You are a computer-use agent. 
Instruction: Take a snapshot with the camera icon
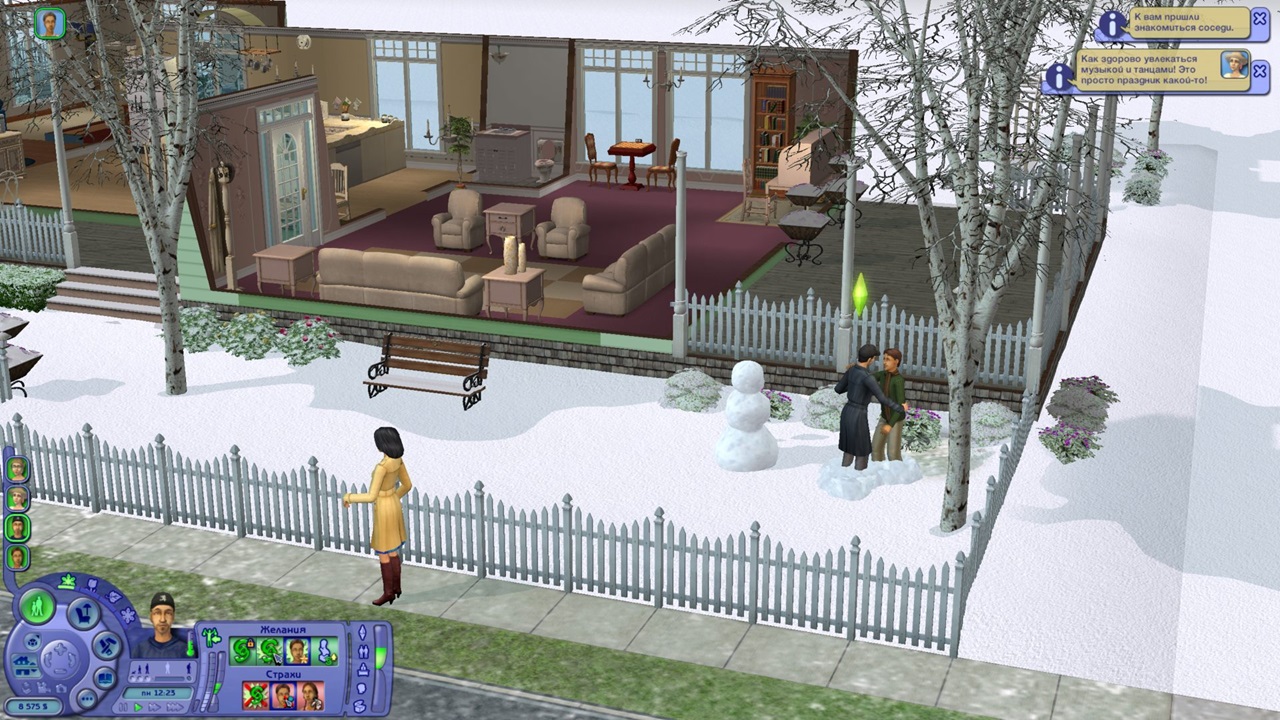click(59, 688)
